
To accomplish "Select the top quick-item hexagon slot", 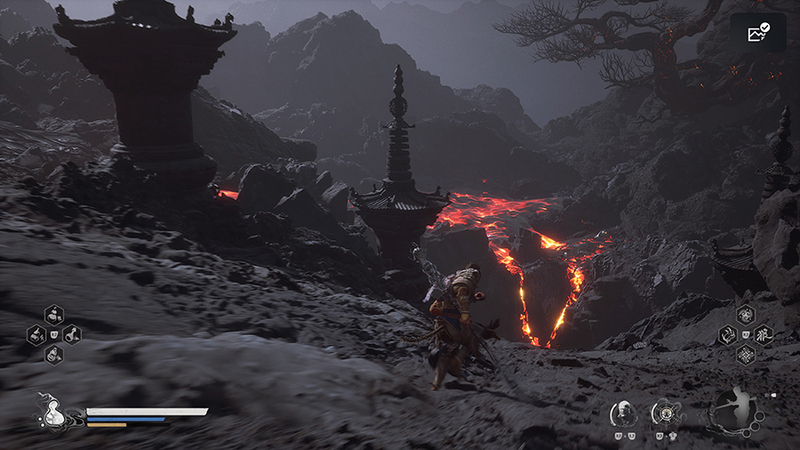I will (x=53, y=316).
